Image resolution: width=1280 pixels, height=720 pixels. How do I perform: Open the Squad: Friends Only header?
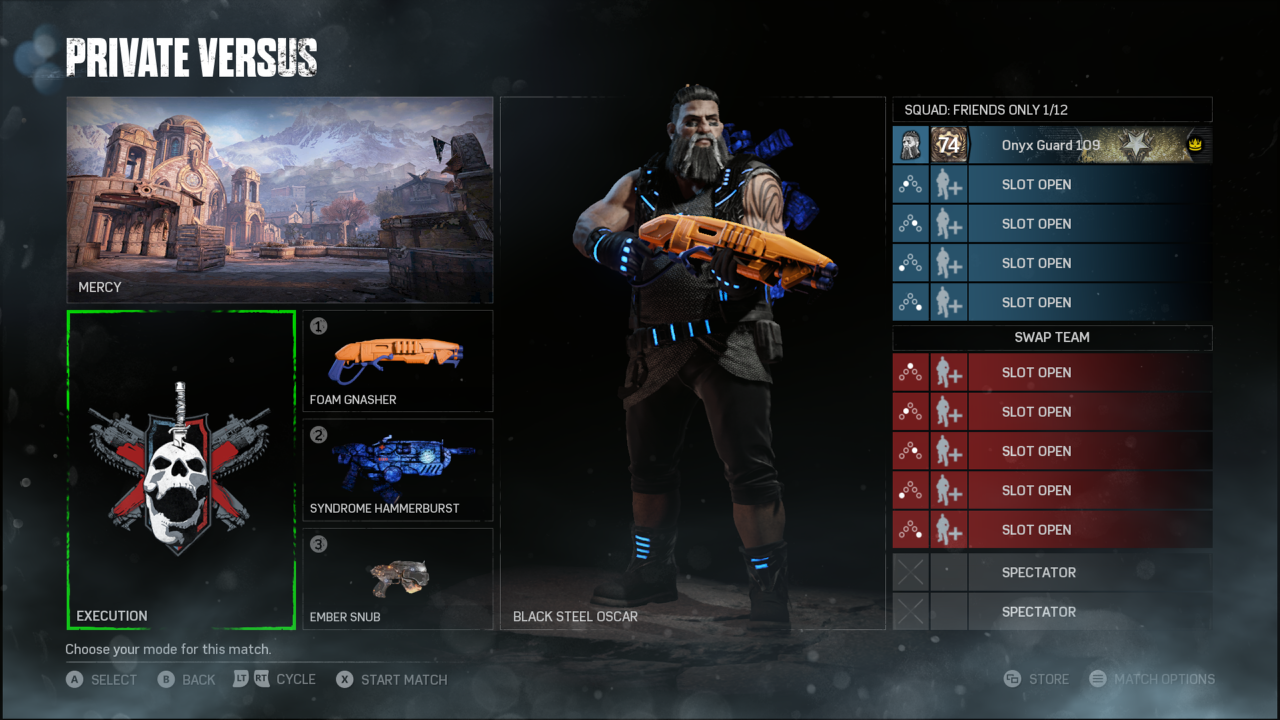click(1052, 110)
